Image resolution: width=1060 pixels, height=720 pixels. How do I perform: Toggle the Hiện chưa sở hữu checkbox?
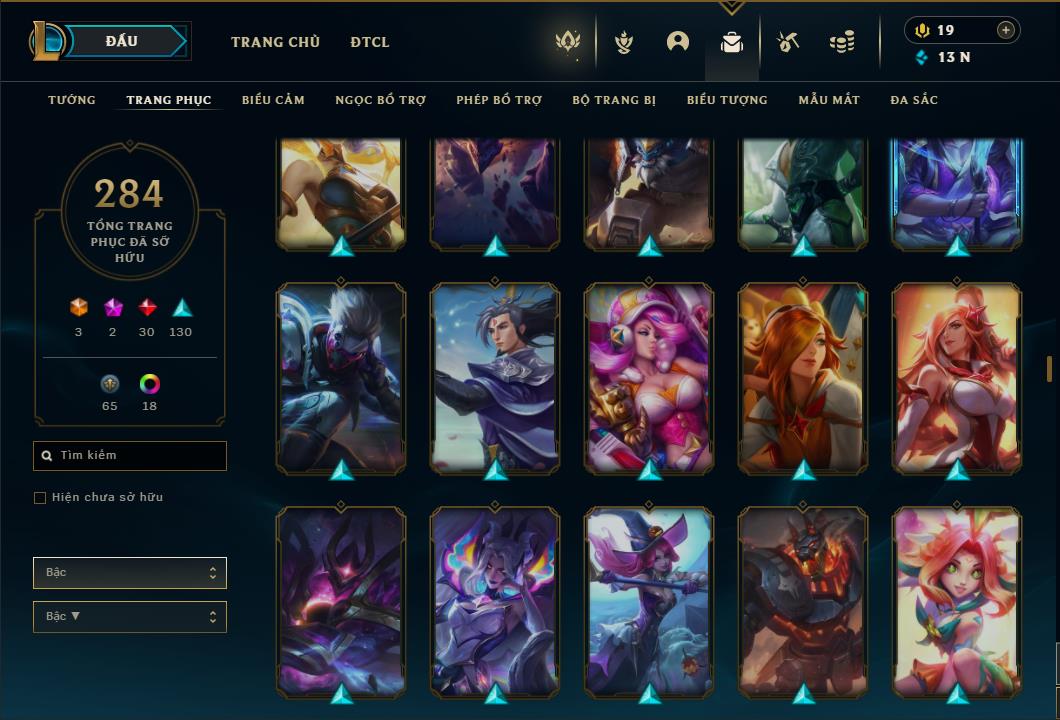[x=40, y=498]
